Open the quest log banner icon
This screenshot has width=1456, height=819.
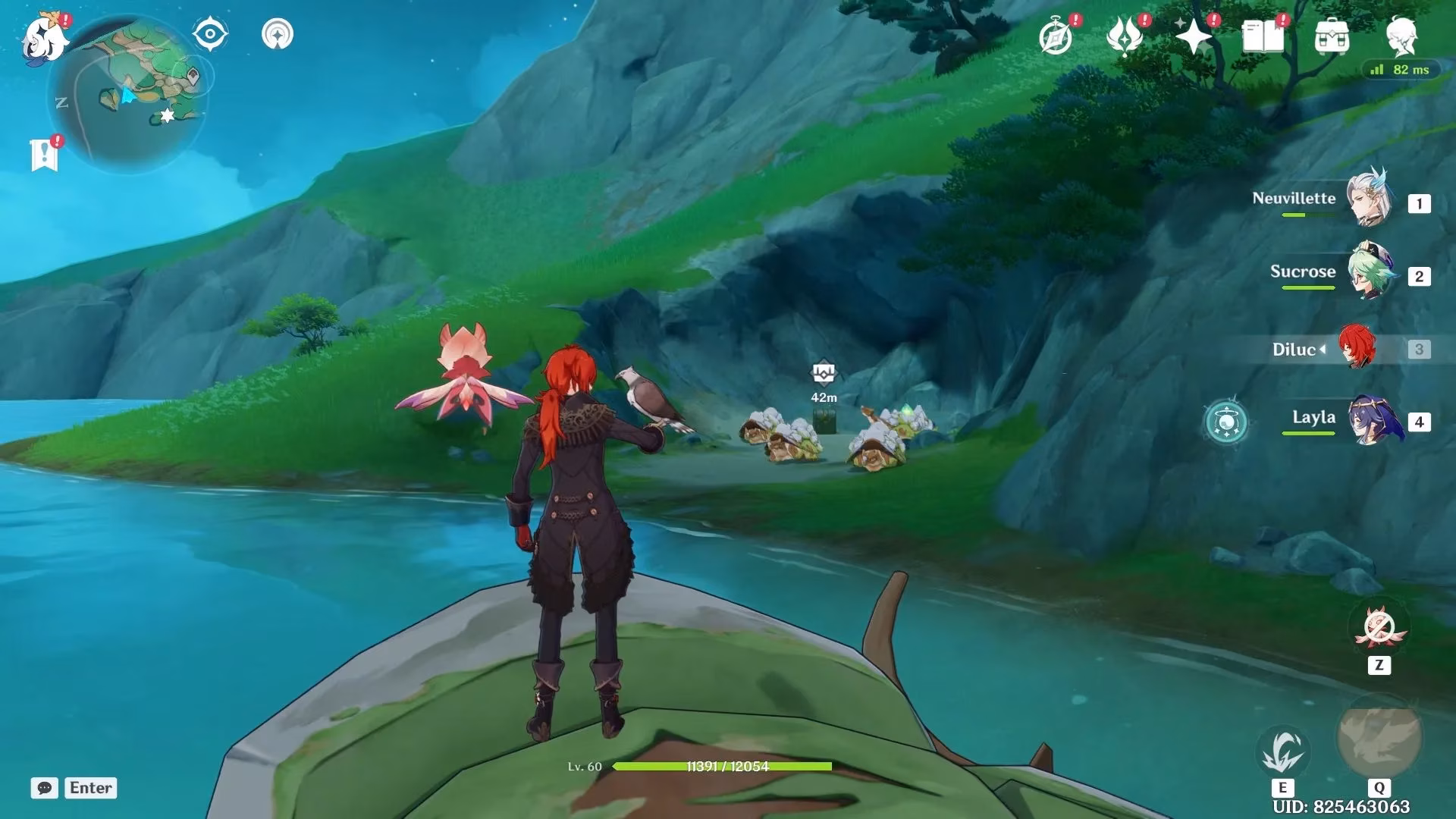(x=44, y=155)
